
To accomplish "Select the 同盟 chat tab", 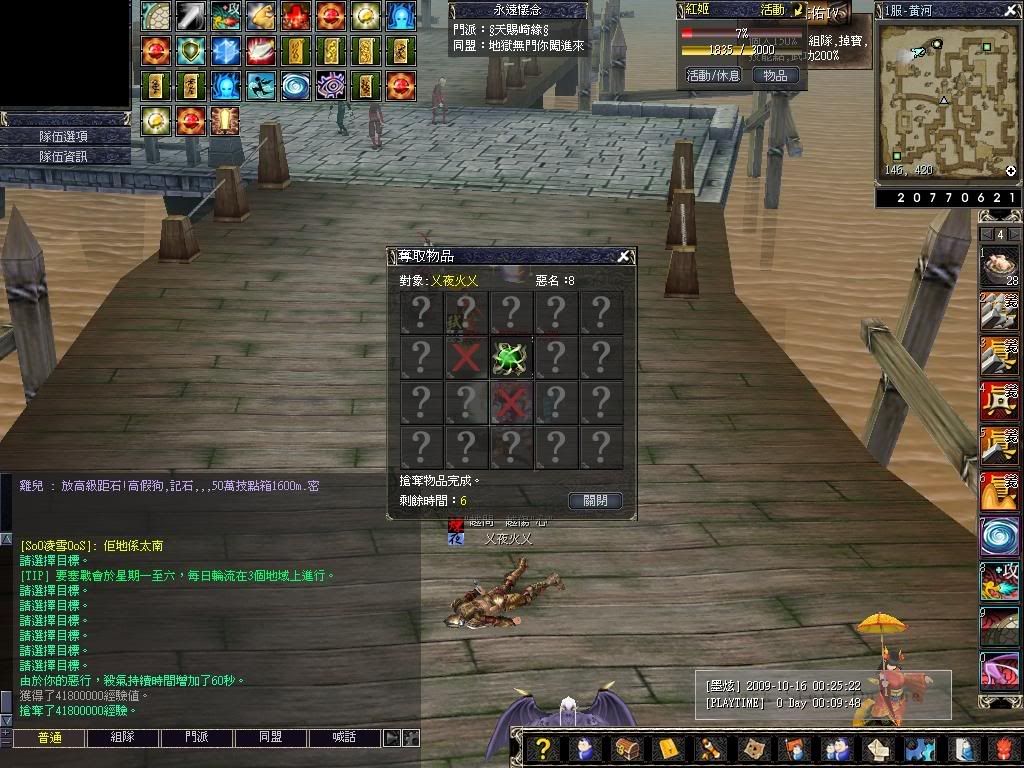I will point(271,738).
